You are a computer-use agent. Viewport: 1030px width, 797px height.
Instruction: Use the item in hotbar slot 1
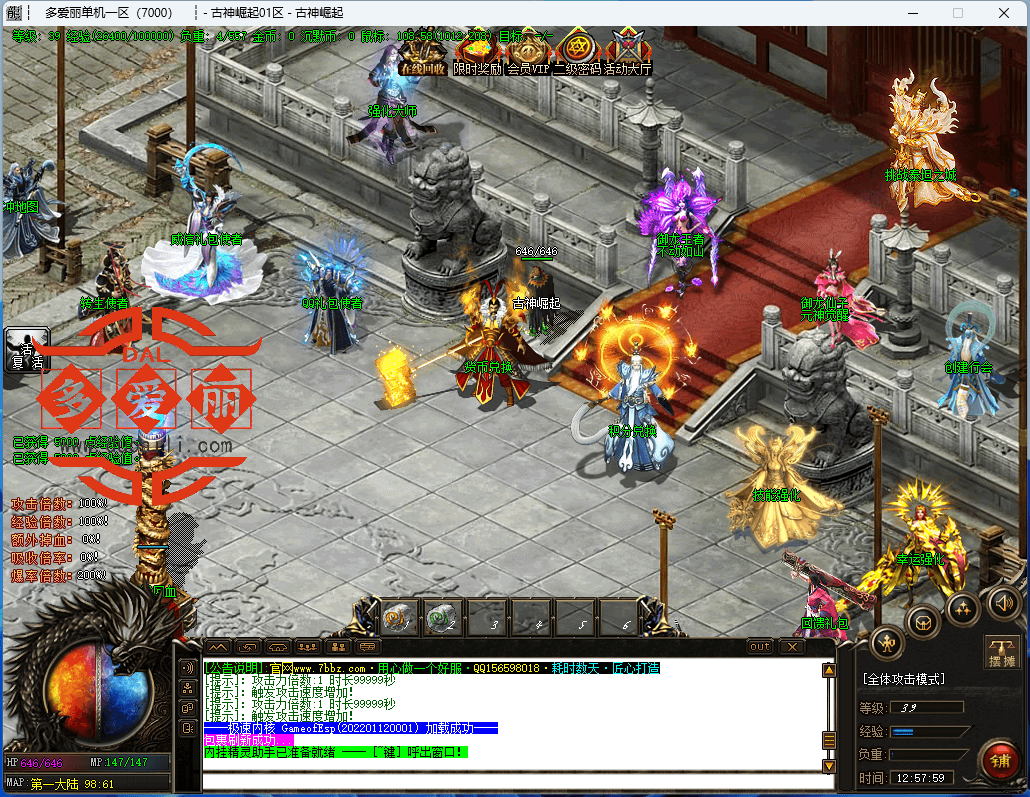pos(400,619)
